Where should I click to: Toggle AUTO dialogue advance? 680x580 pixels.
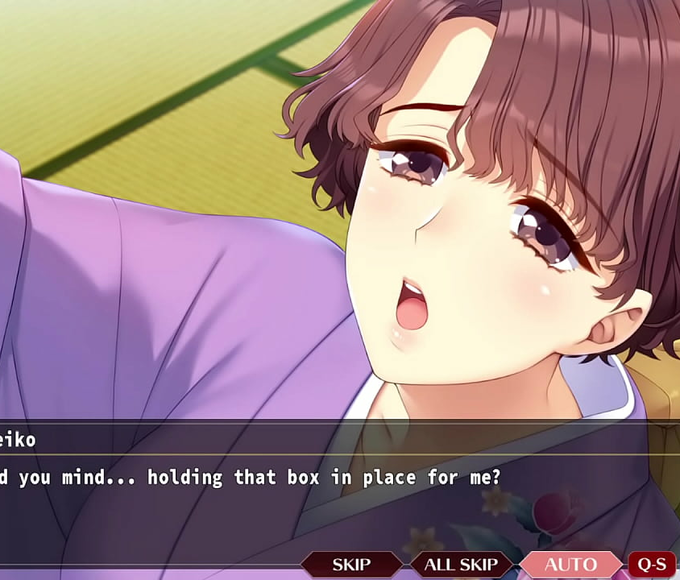(570, 565)
